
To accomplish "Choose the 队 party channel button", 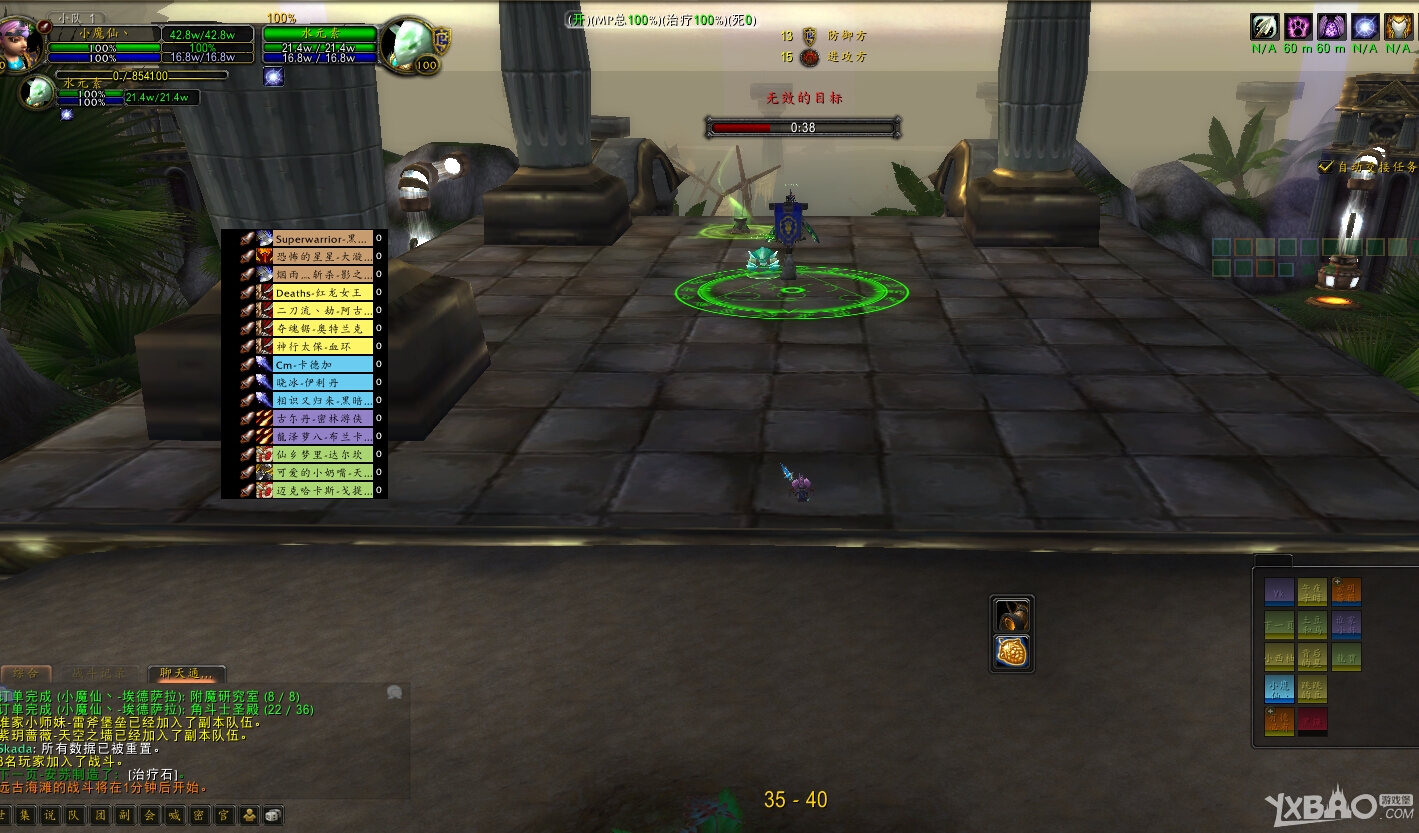I will (74, 816).
